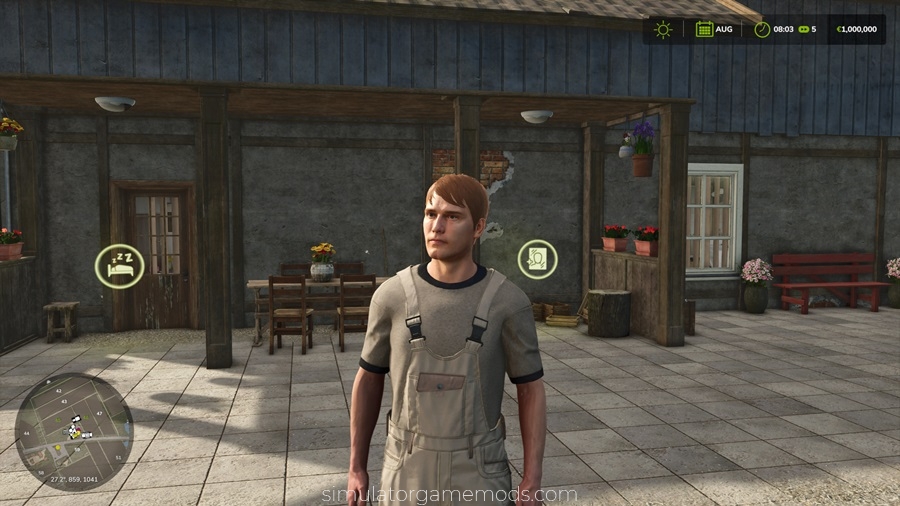The height and width of the screenshot is (506, 900).
Task: Click the sunny weather icon
Action: point(663,29)
